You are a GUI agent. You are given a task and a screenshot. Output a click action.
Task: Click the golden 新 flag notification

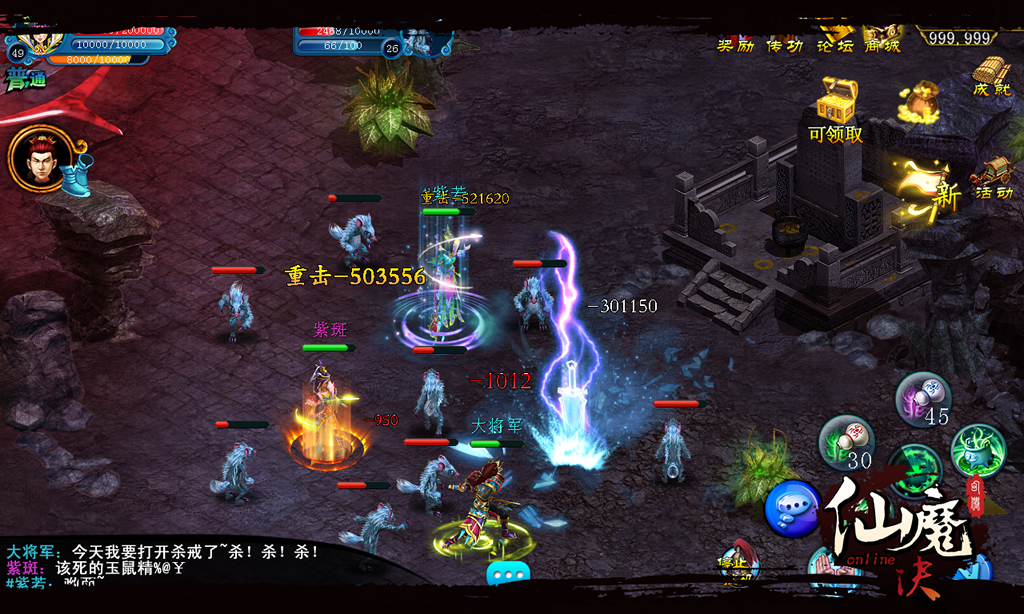click(929, 185)
